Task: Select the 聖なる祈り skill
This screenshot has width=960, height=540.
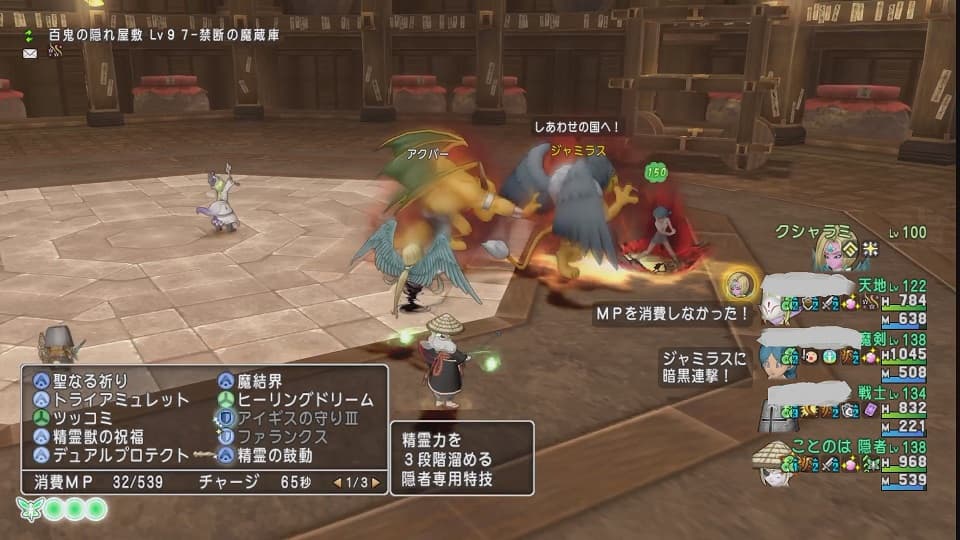Action: click(x=89, y=380)
